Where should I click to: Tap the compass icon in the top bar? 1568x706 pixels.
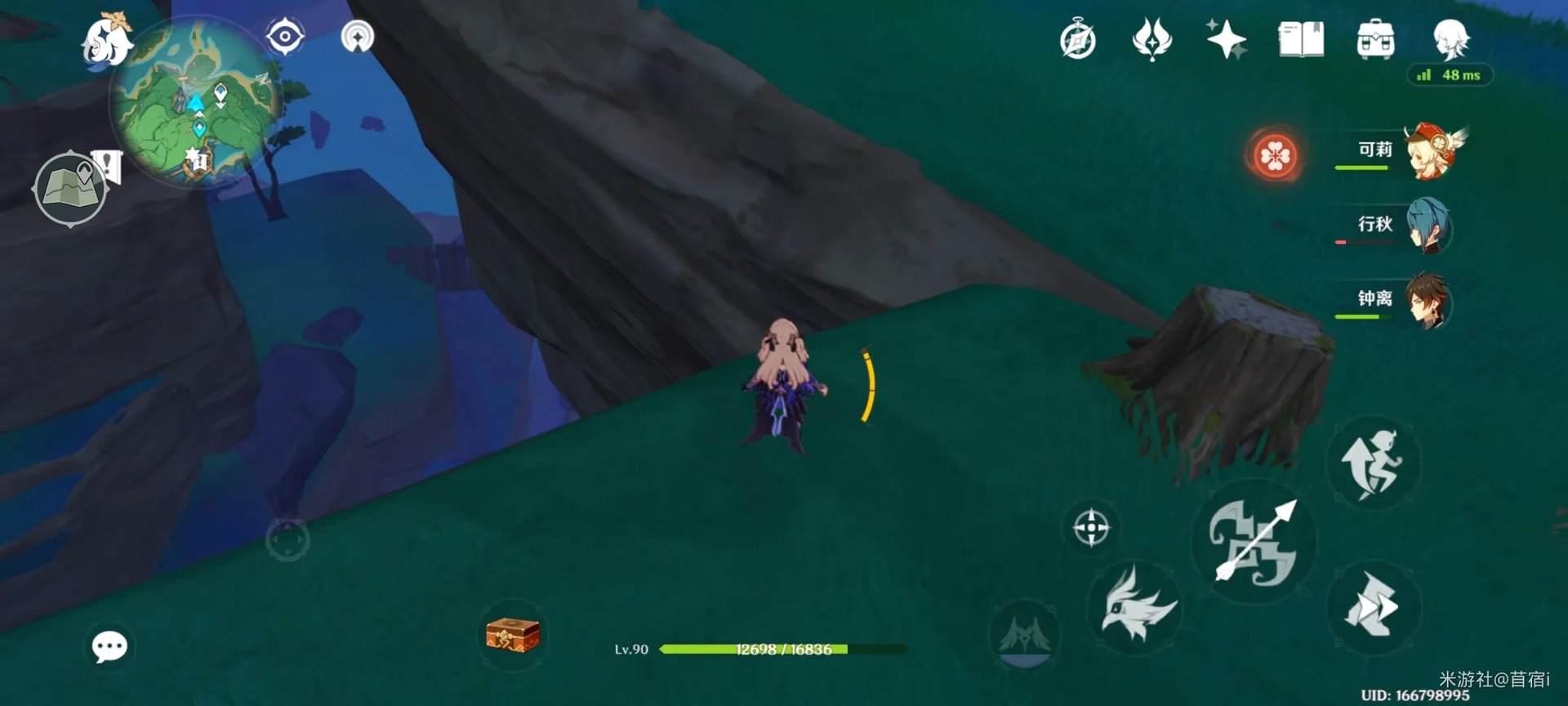pos(1078,39)
